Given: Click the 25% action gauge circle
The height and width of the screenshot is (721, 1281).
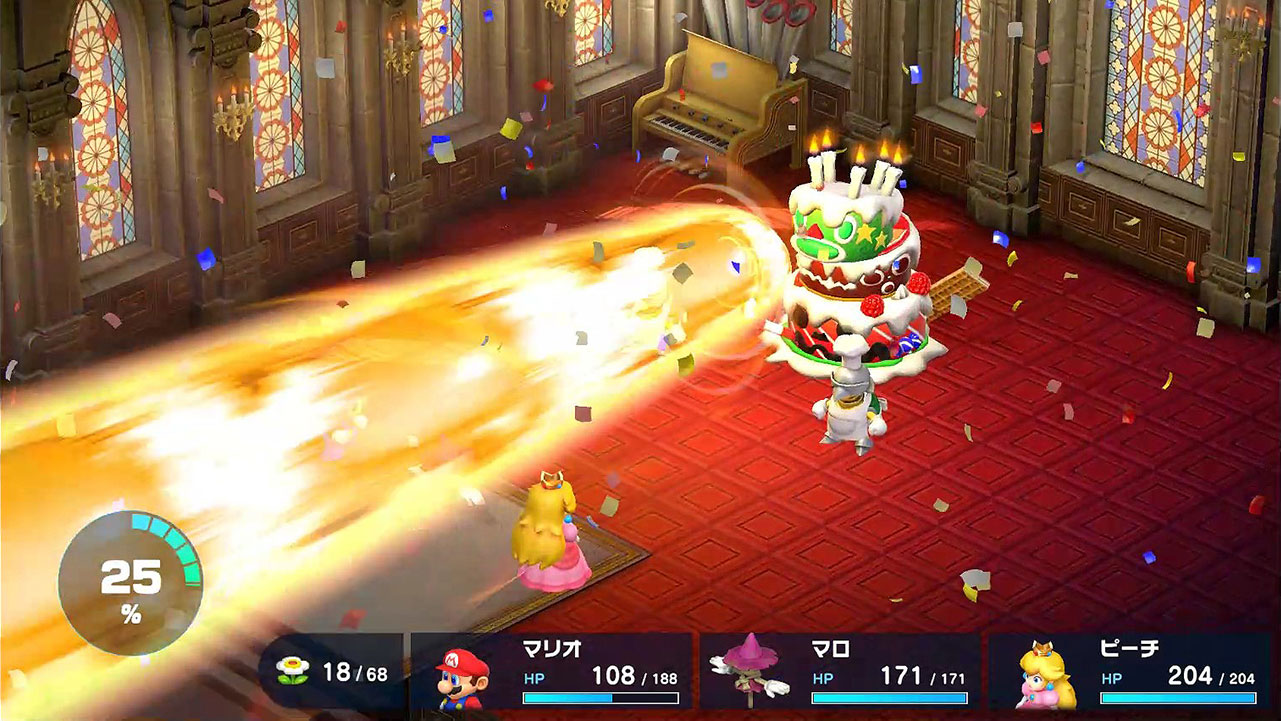Looking at the screenshot, I should 134,565.
